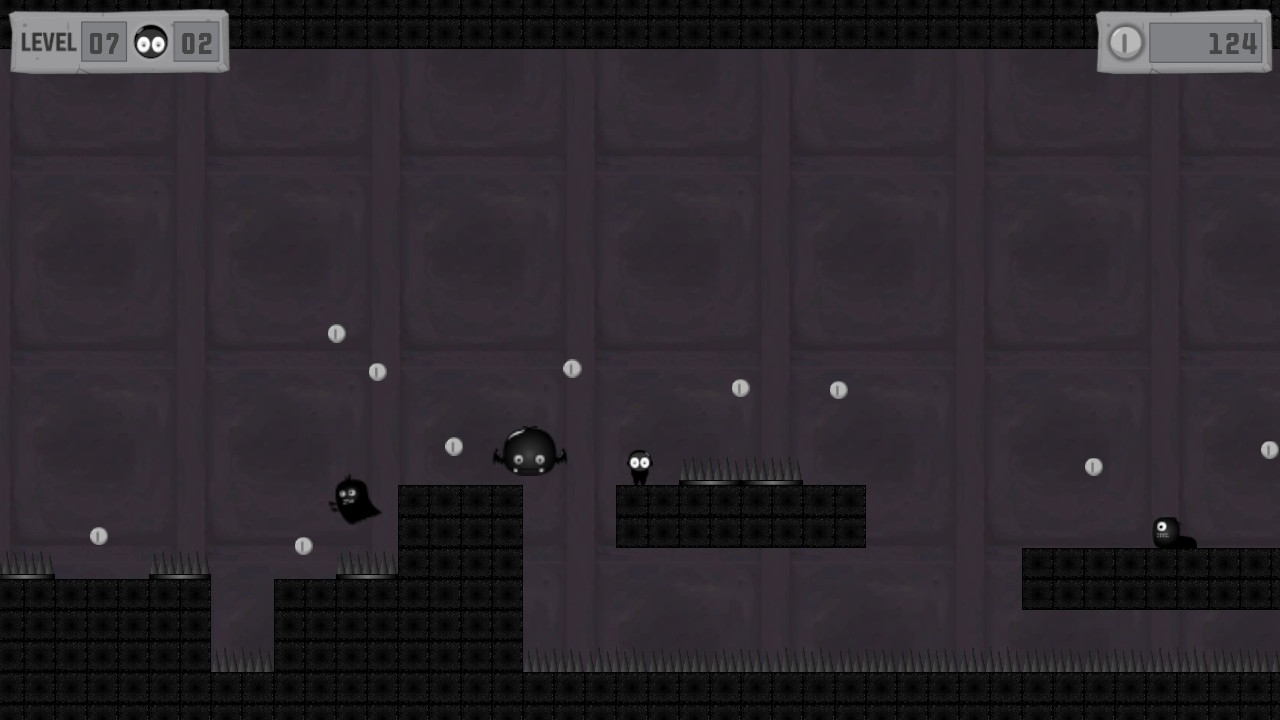1280x720 pixels.
Task: Select the large round boss enemy
Action: [x=530, y=452]
